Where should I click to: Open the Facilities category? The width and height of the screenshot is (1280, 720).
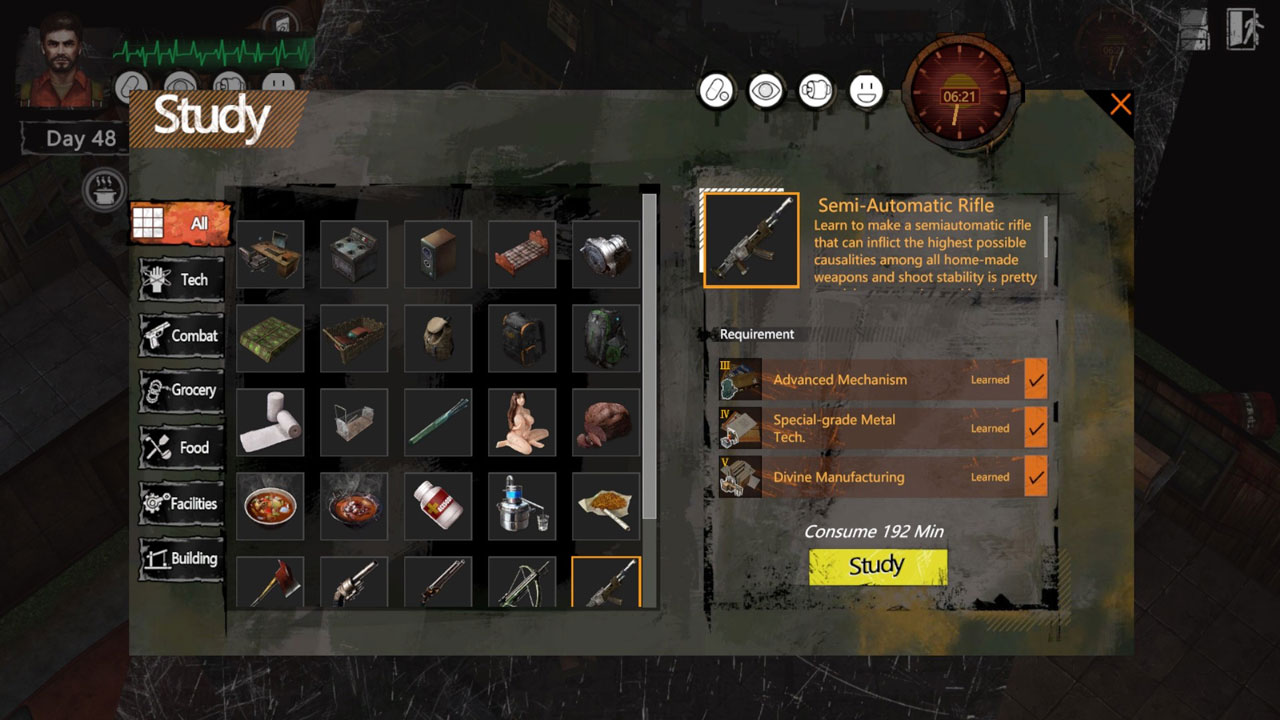point(181,503)
